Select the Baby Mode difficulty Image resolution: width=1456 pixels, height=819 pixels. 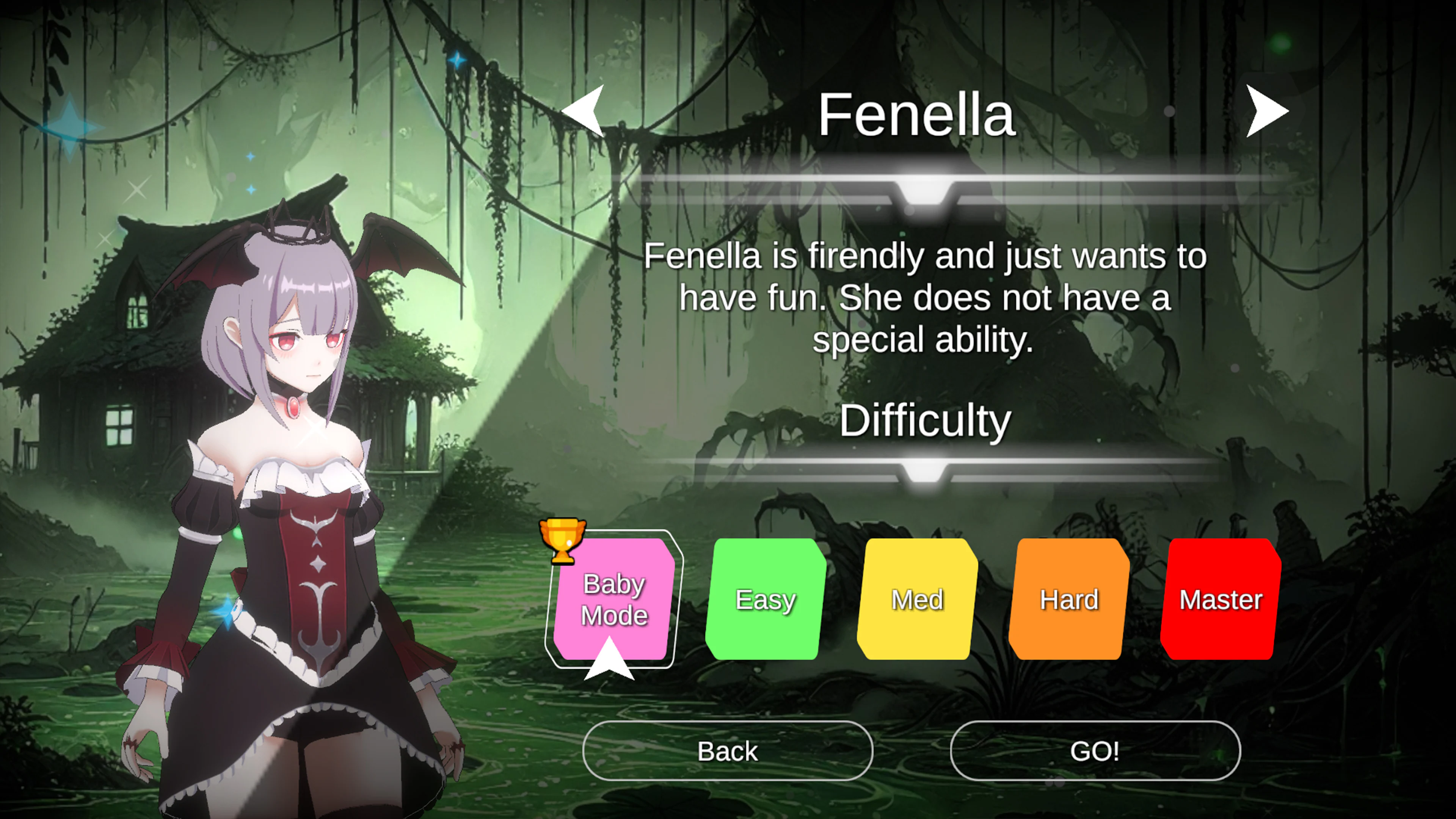(x=613, y=599)
